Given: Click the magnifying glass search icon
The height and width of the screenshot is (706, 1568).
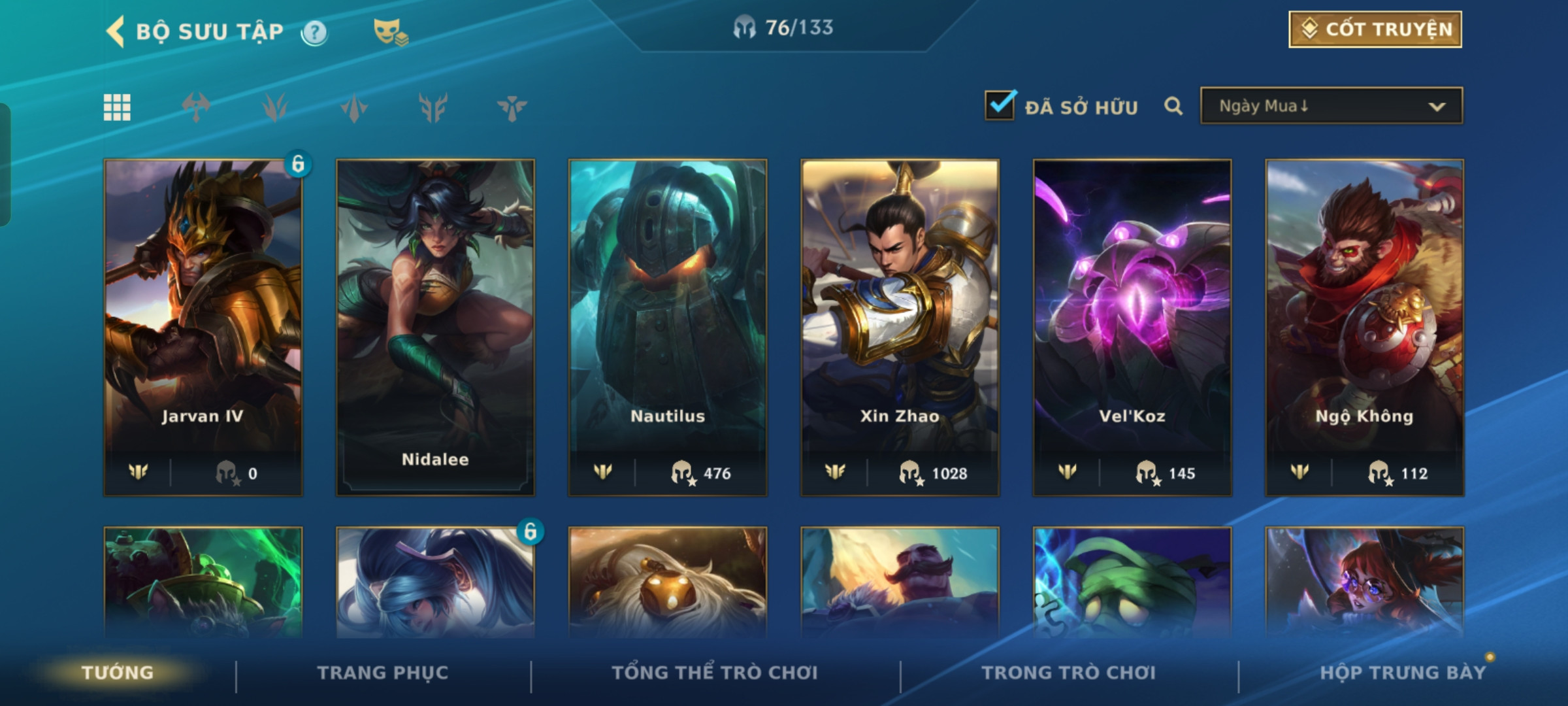Looking at the screenshot, I should [x=1173, y=106].
